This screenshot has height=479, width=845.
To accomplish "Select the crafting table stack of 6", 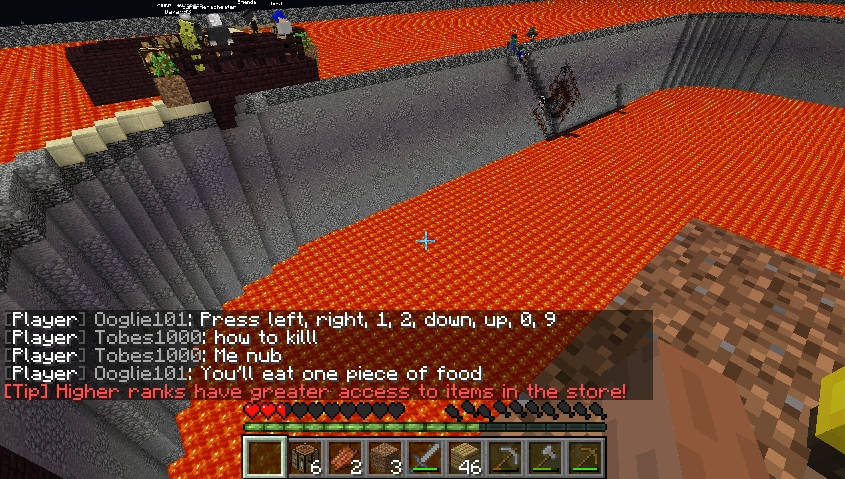I will click(306, 457).
